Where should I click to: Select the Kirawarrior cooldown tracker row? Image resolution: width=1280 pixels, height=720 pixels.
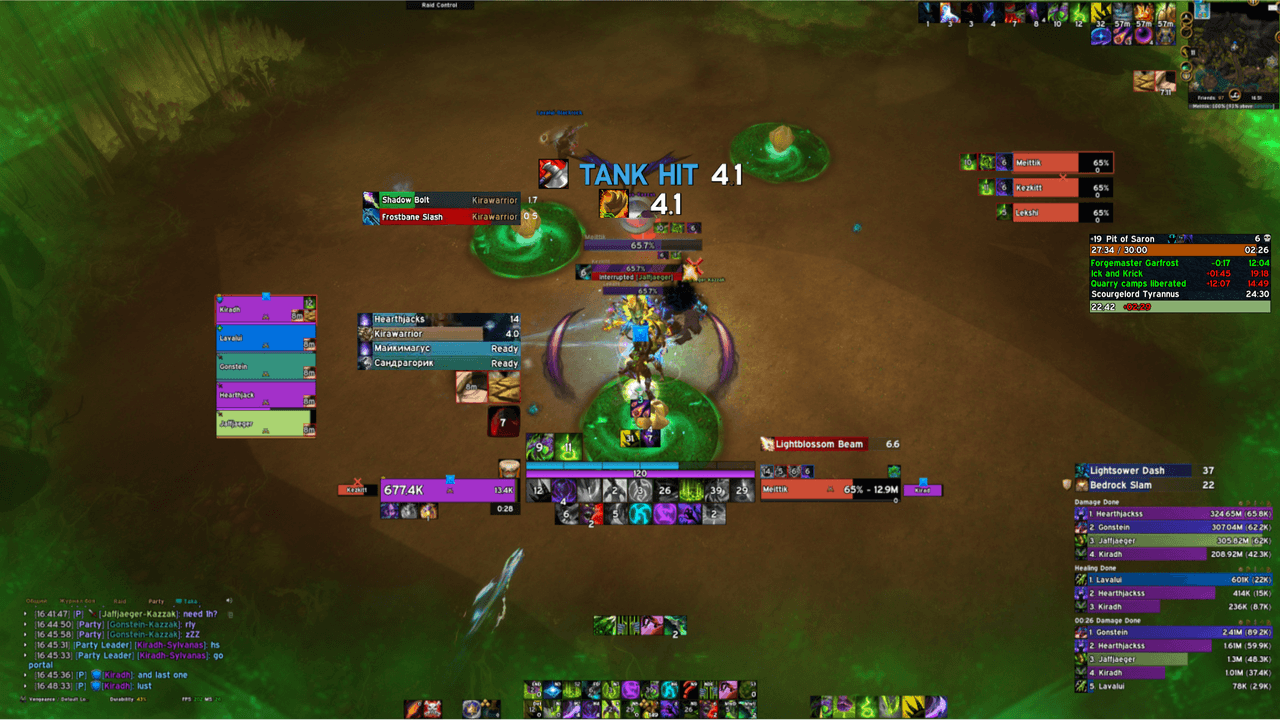tap(440, 334)
